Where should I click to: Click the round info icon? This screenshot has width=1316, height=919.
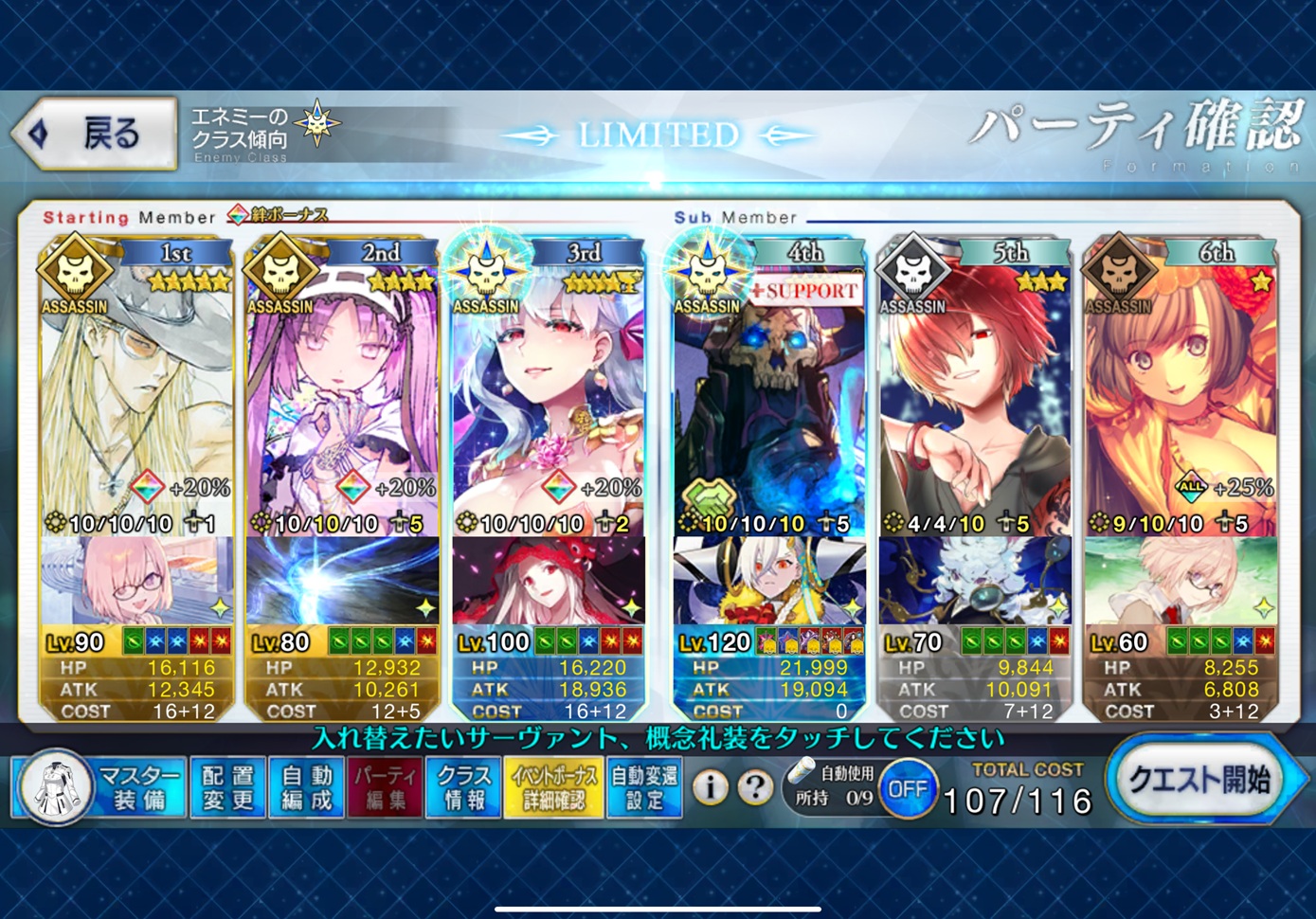click(x=710, y=786)
